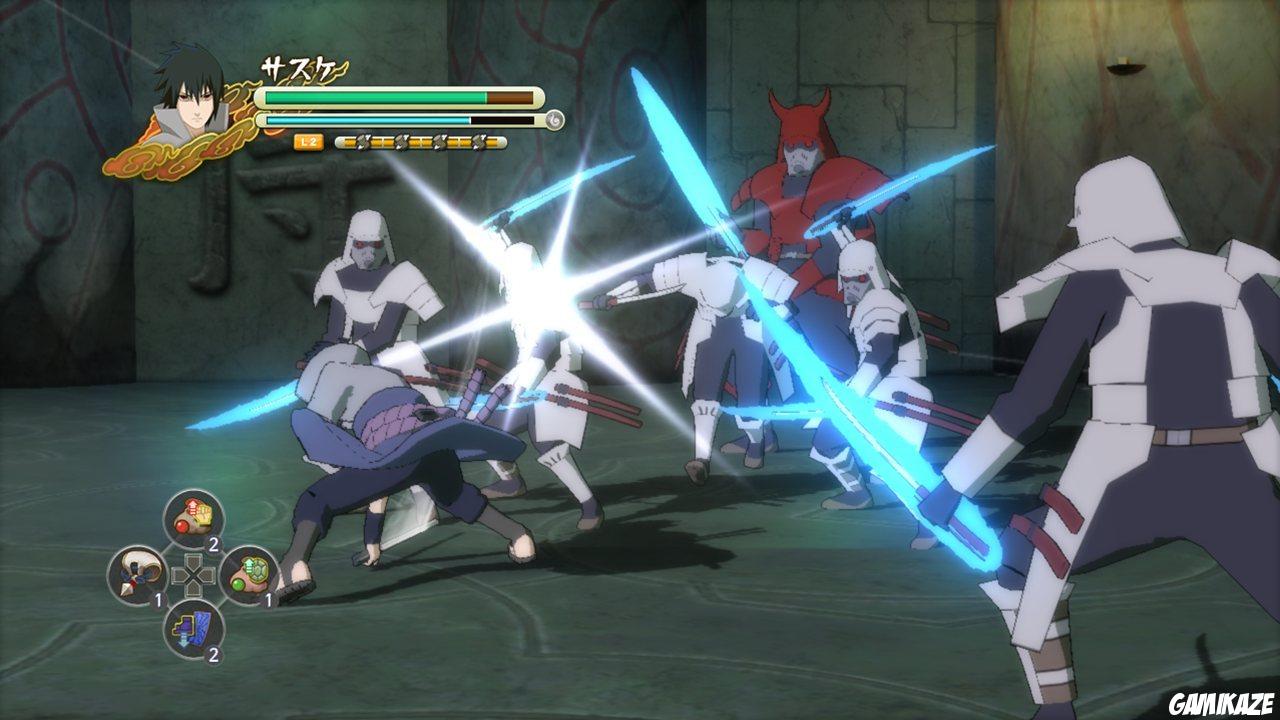Image resolution: width=1280 pixels, height=720 pixels.
Task: Click the count 1 next to the chakra pill
Action: pyautogui.click(x=269, y=599)
